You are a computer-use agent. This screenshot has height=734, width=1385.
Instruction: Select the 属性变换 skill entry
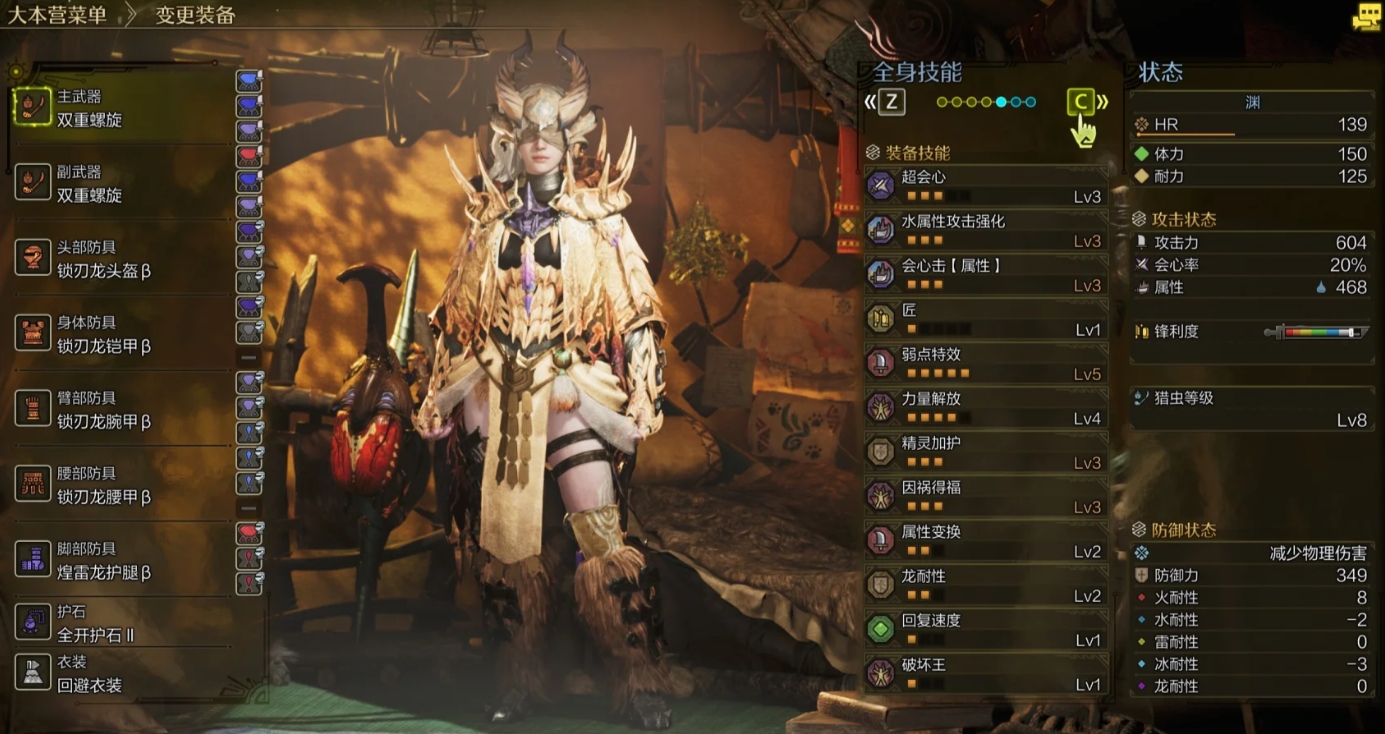tap(986, 541)
